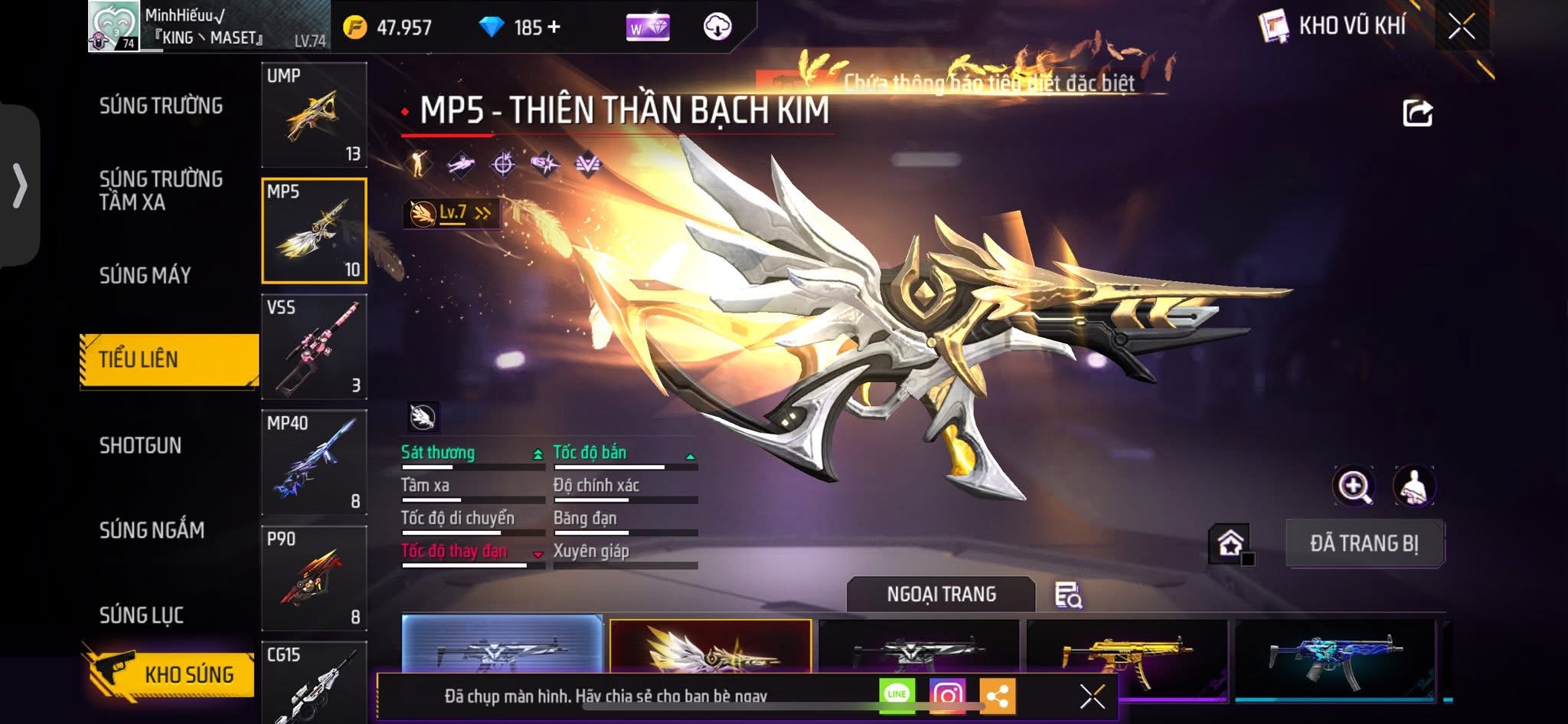Select the VSS weapon tile

point(314,346)
